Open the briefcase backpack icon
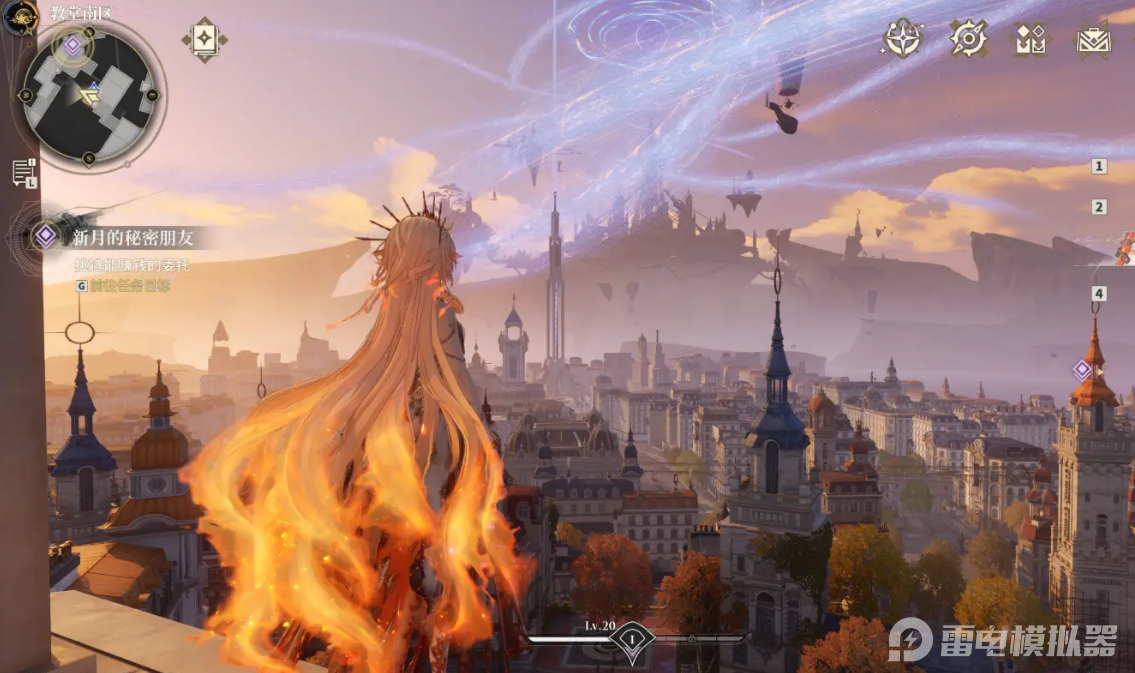1135x673 pixels. (1093, 40)
